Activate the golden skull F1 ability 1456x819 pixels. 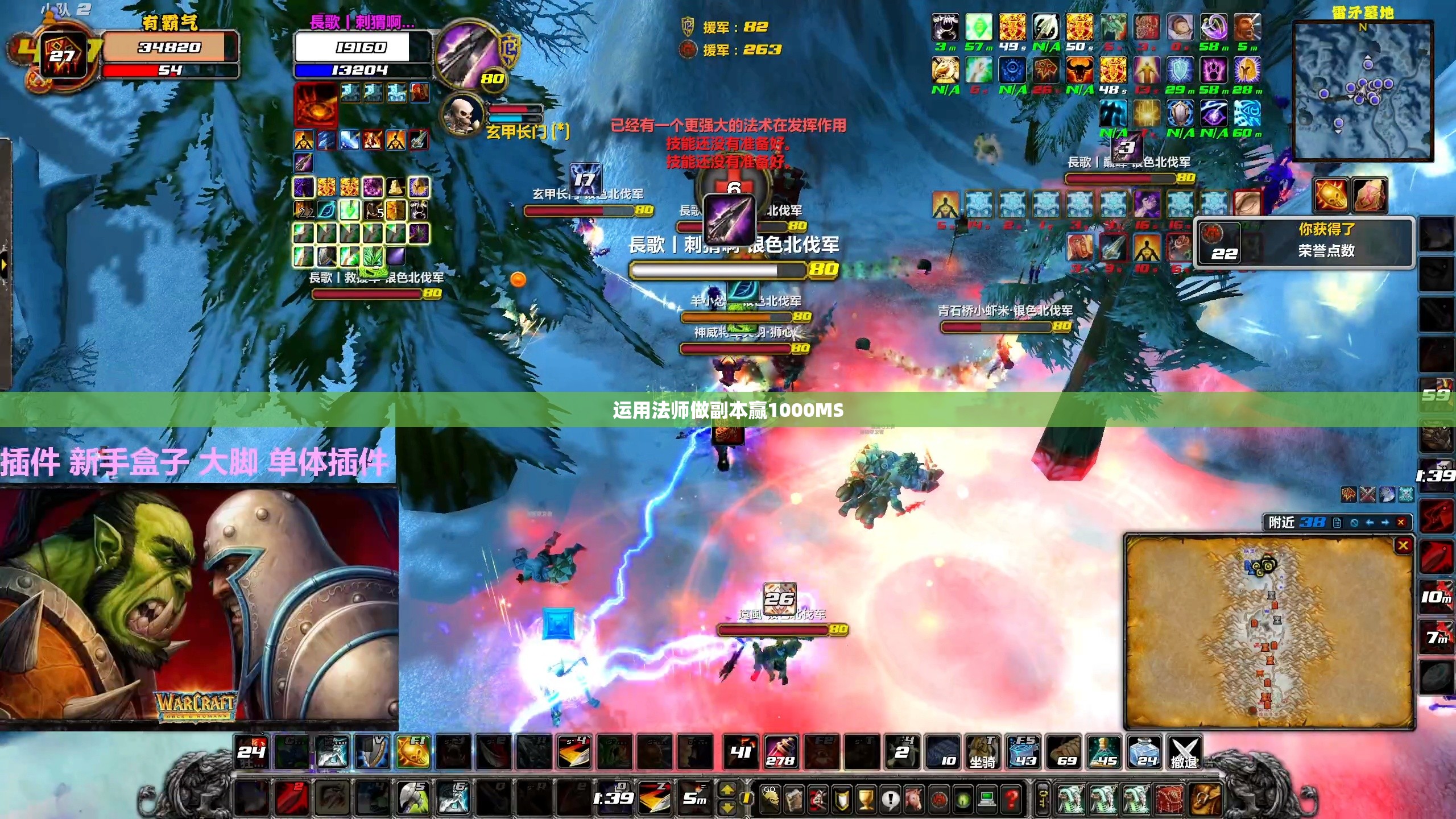412,752
